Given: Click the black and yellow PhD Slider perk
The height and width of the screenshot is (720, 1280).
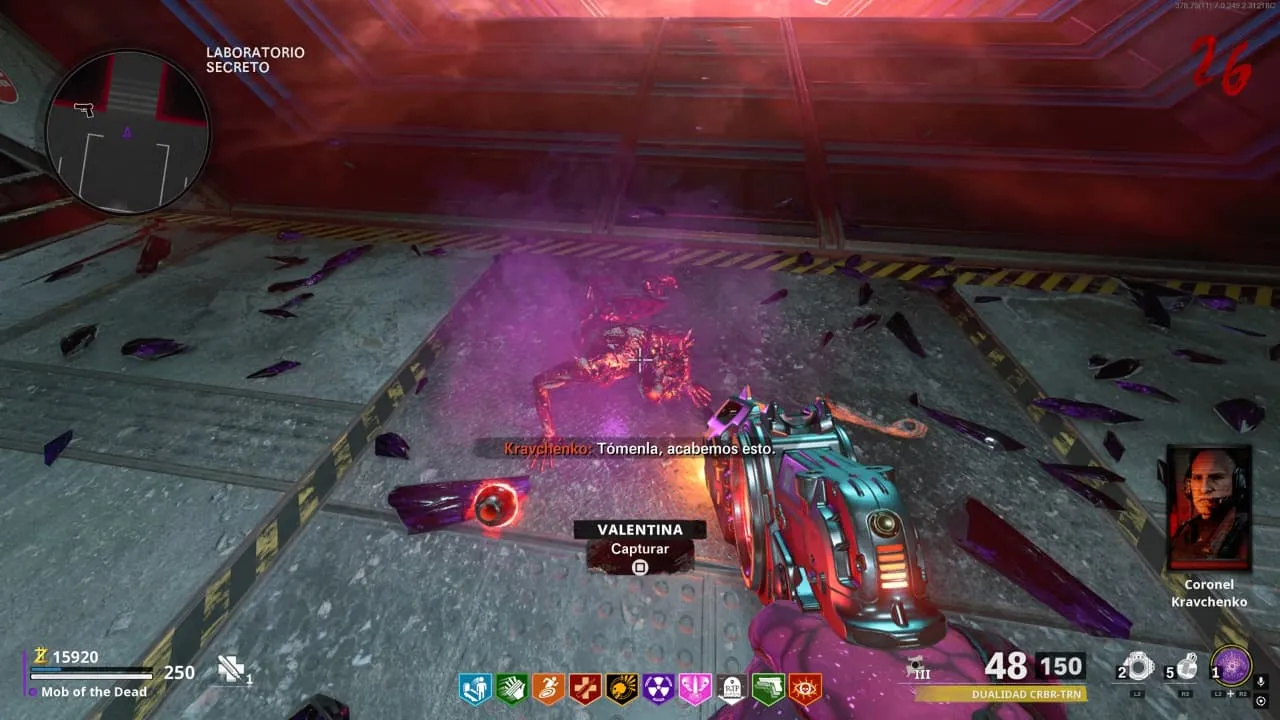Looking at the screenshot, I should click(621, 688).
